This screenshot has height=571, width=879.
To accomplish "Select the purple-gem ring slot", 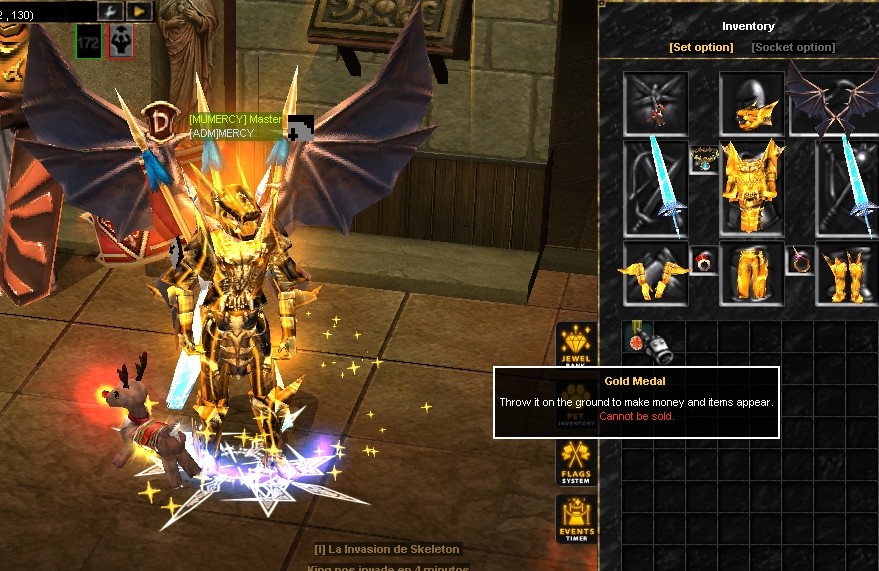I will [x=799, y=262].
